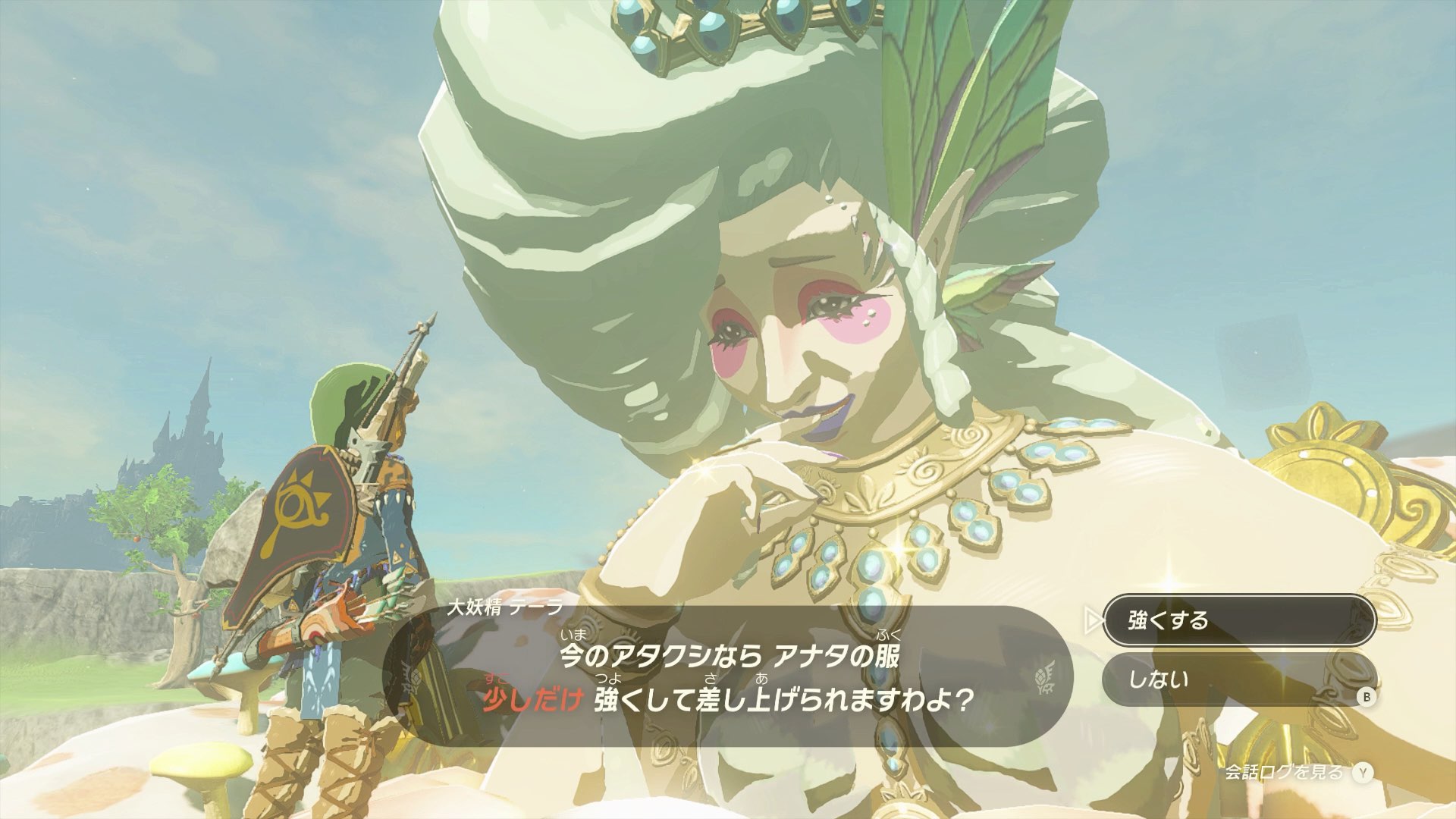Click the advance arrow on the dialogue box
The image size is (1456, 819).
pos(1094,620)
